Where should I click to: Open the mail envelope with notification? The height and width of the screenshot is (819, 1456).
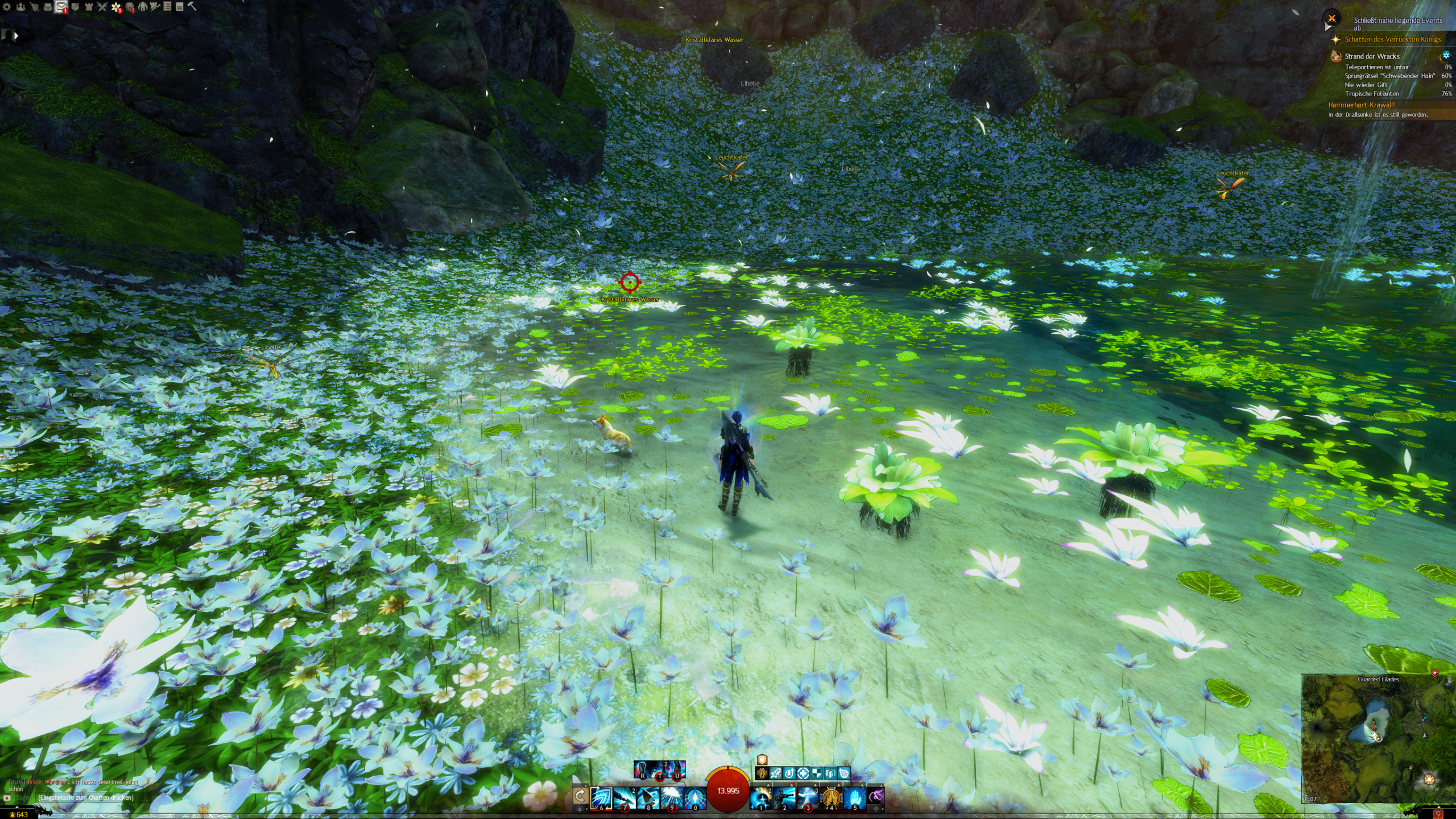[x=61, y=7]
